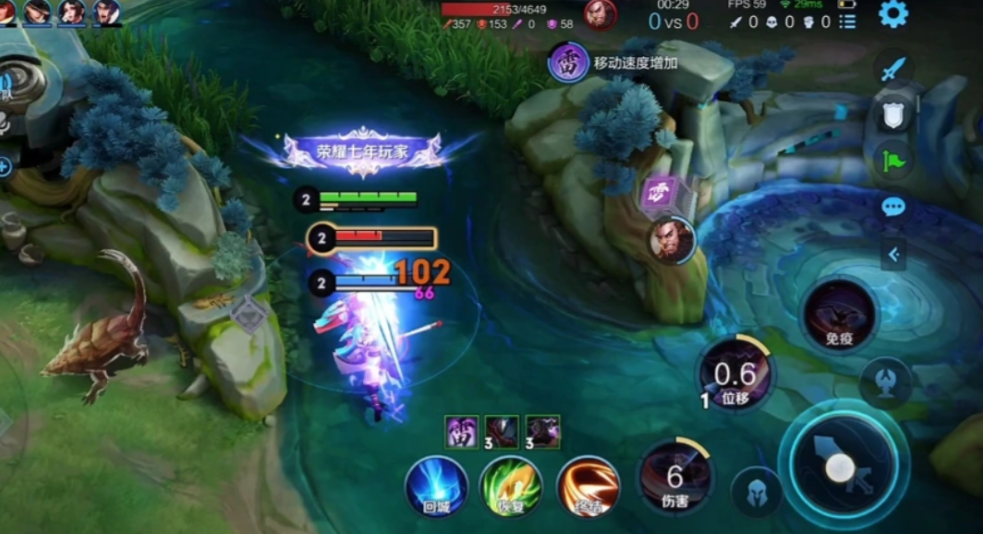Open the quick chat bubble

[x=893, y=207]
